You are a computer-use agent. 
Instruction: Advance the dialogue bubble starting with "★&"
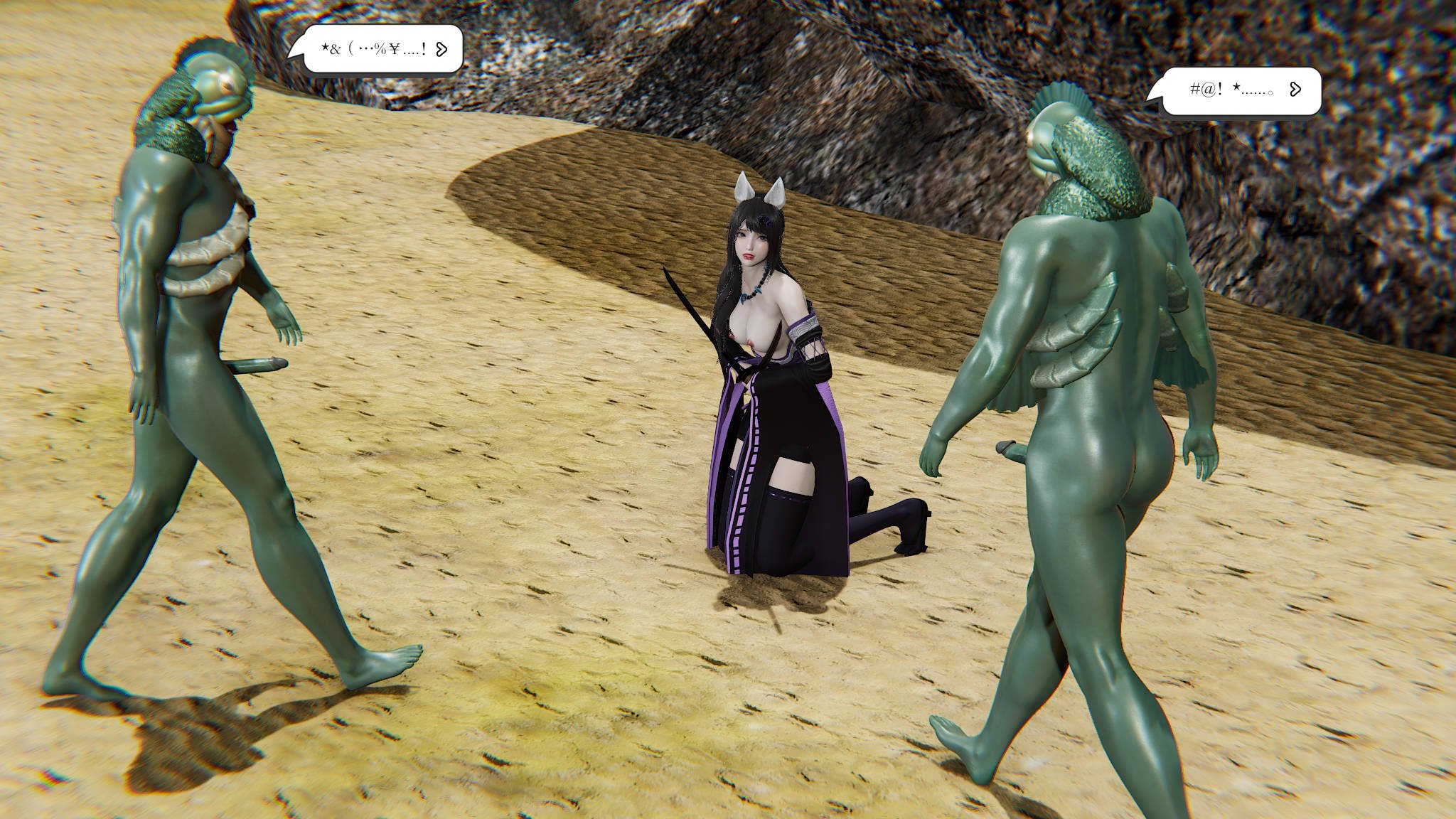441,49
